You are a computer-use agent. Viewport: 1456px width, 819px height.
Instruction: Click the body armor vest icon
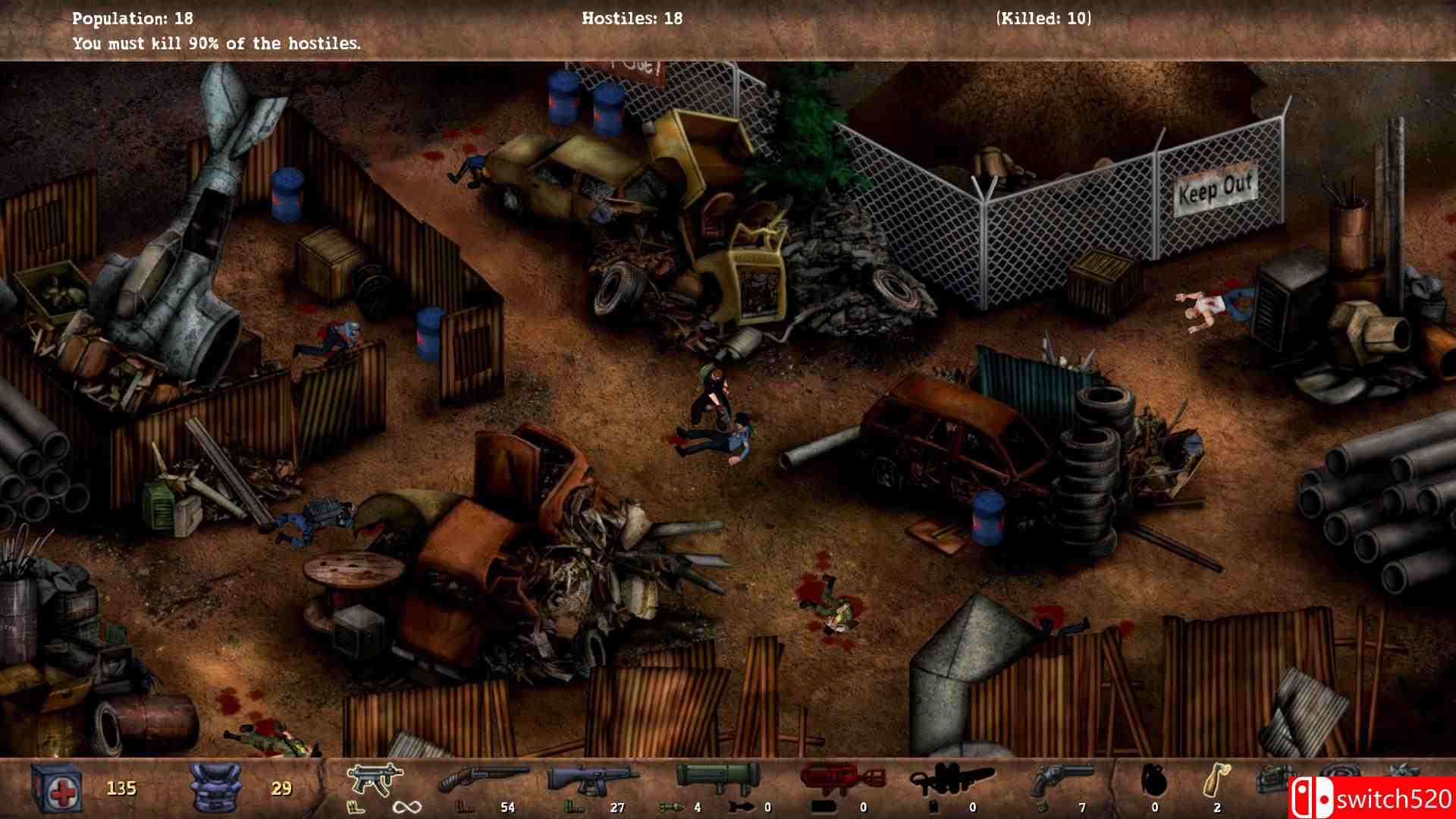pos(215,787)
